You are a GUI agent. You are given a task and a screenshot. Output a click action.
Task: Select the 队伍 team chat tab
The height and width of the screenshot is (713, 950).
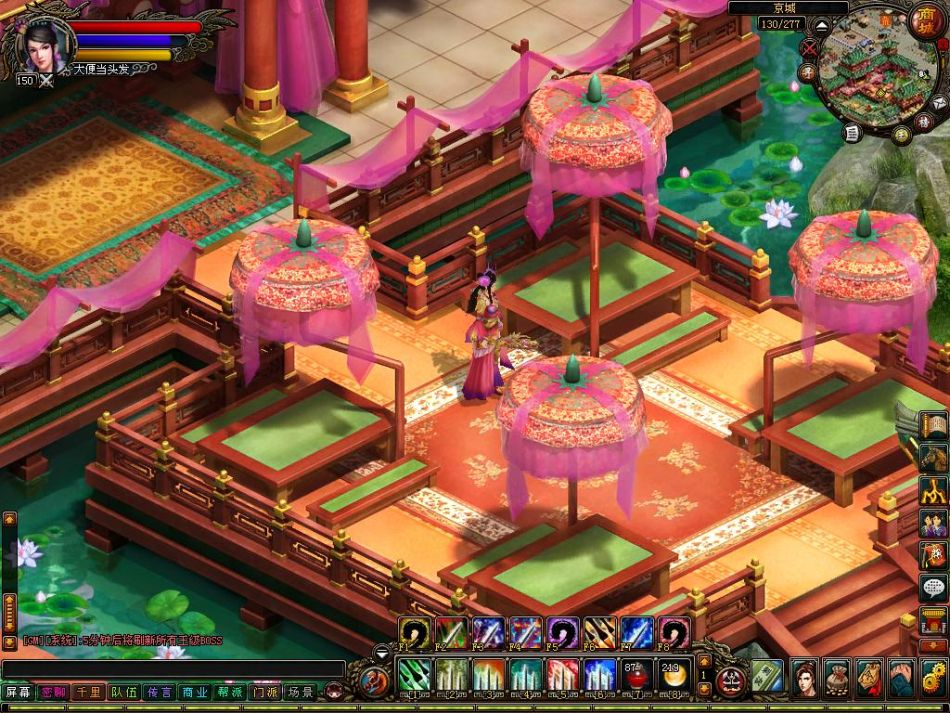coord(124,692)
